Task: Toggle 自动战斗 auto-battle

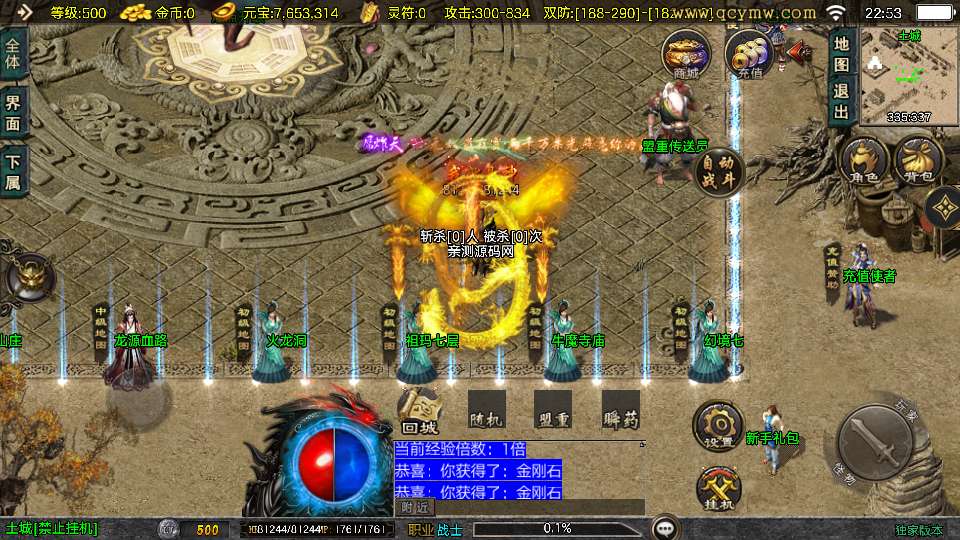Action: click(x=718, y=170)
